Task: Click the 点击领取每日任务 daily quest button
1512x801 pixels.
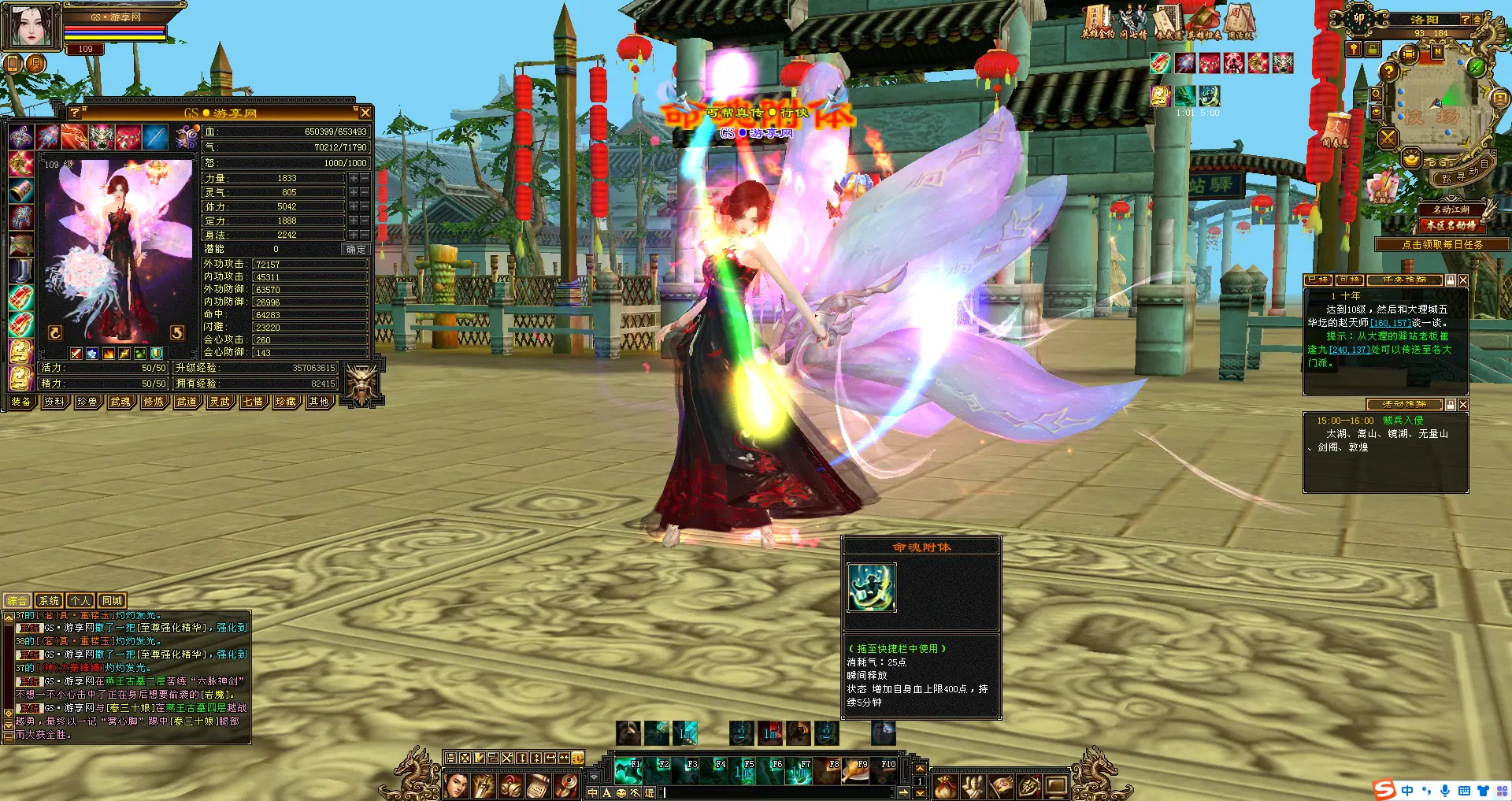Action: click(x=1442, y=245)
